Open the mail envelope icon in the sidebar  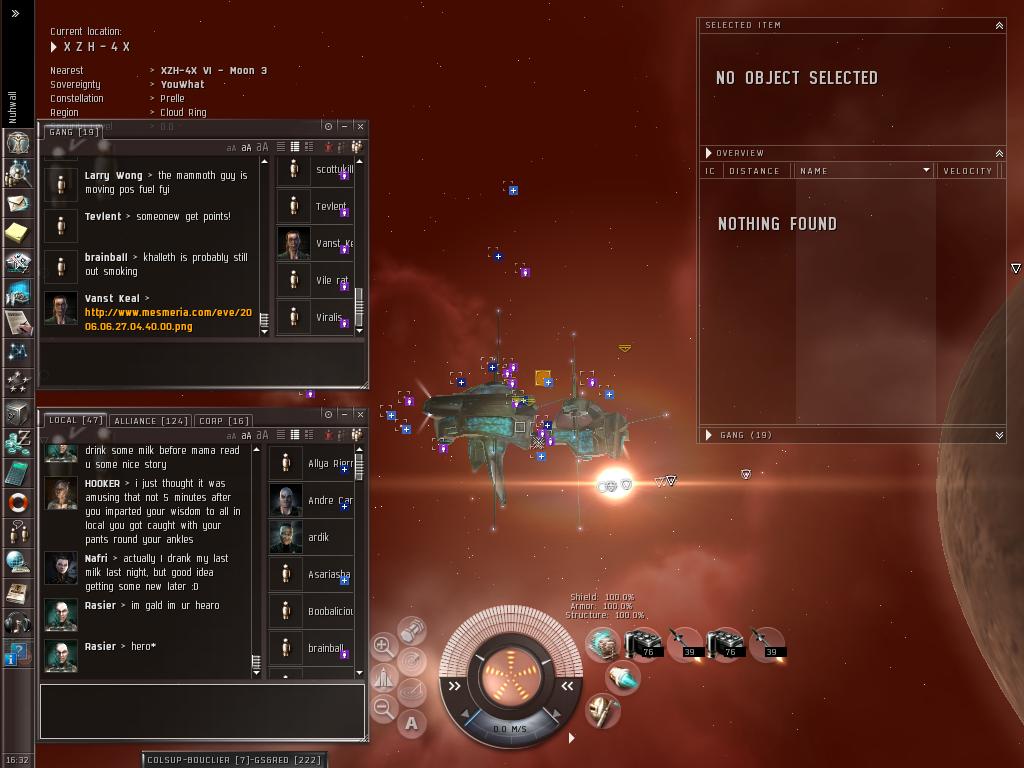pyautogui.click(x=18, y=203)
